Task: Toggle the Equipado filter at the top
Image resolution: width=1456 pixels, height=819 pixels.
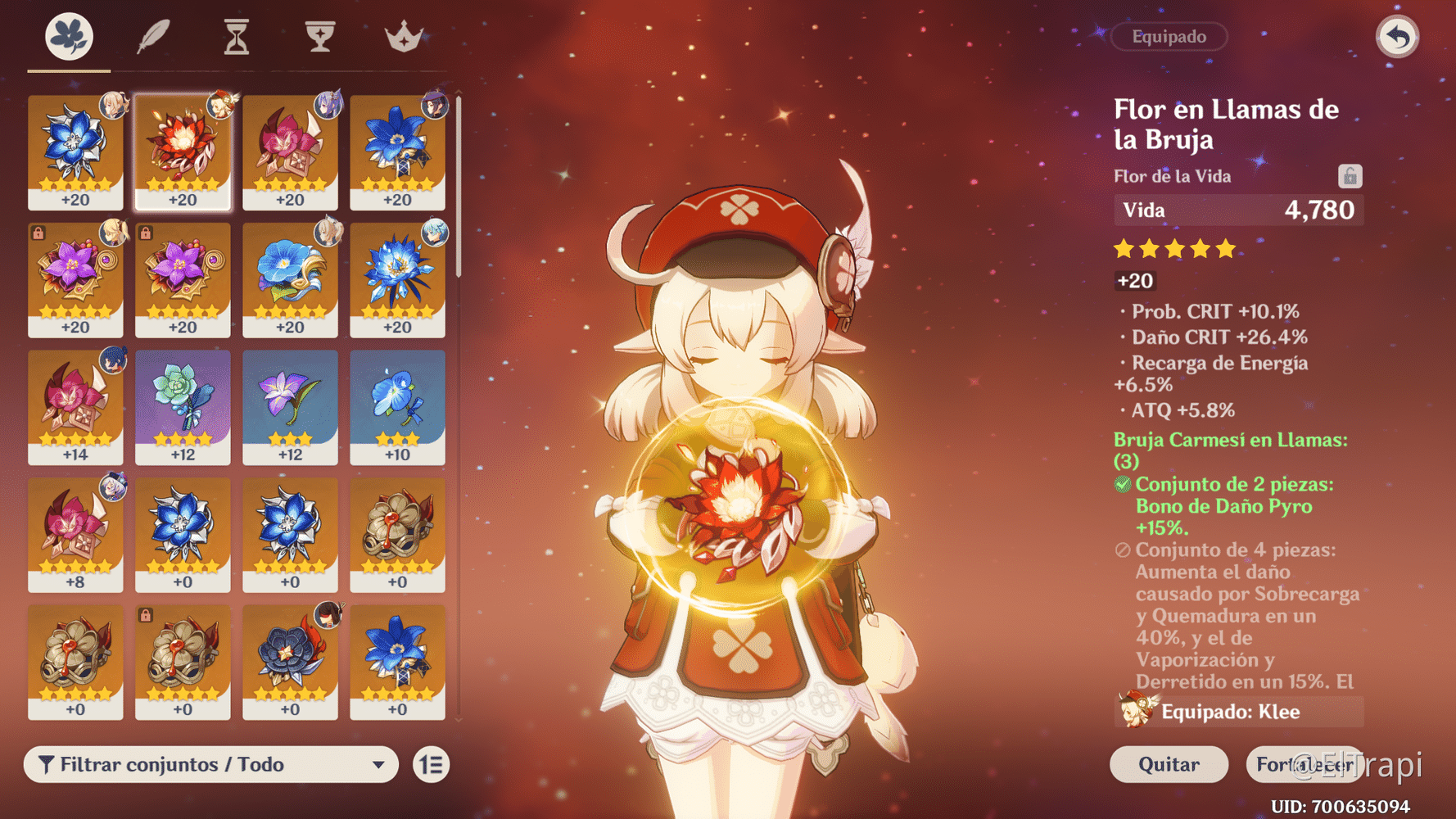Action: [1169, 36]
